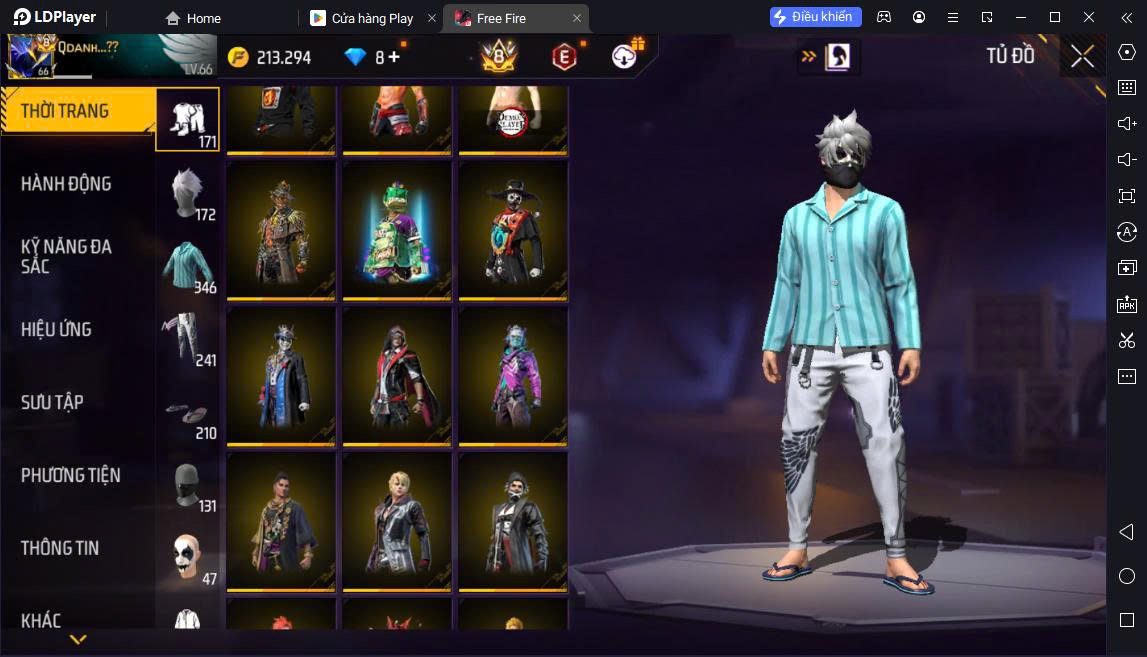Screen dimensions: 1147x657
Task: Select the white hair subcategory icon
Action: click(188, 192)
